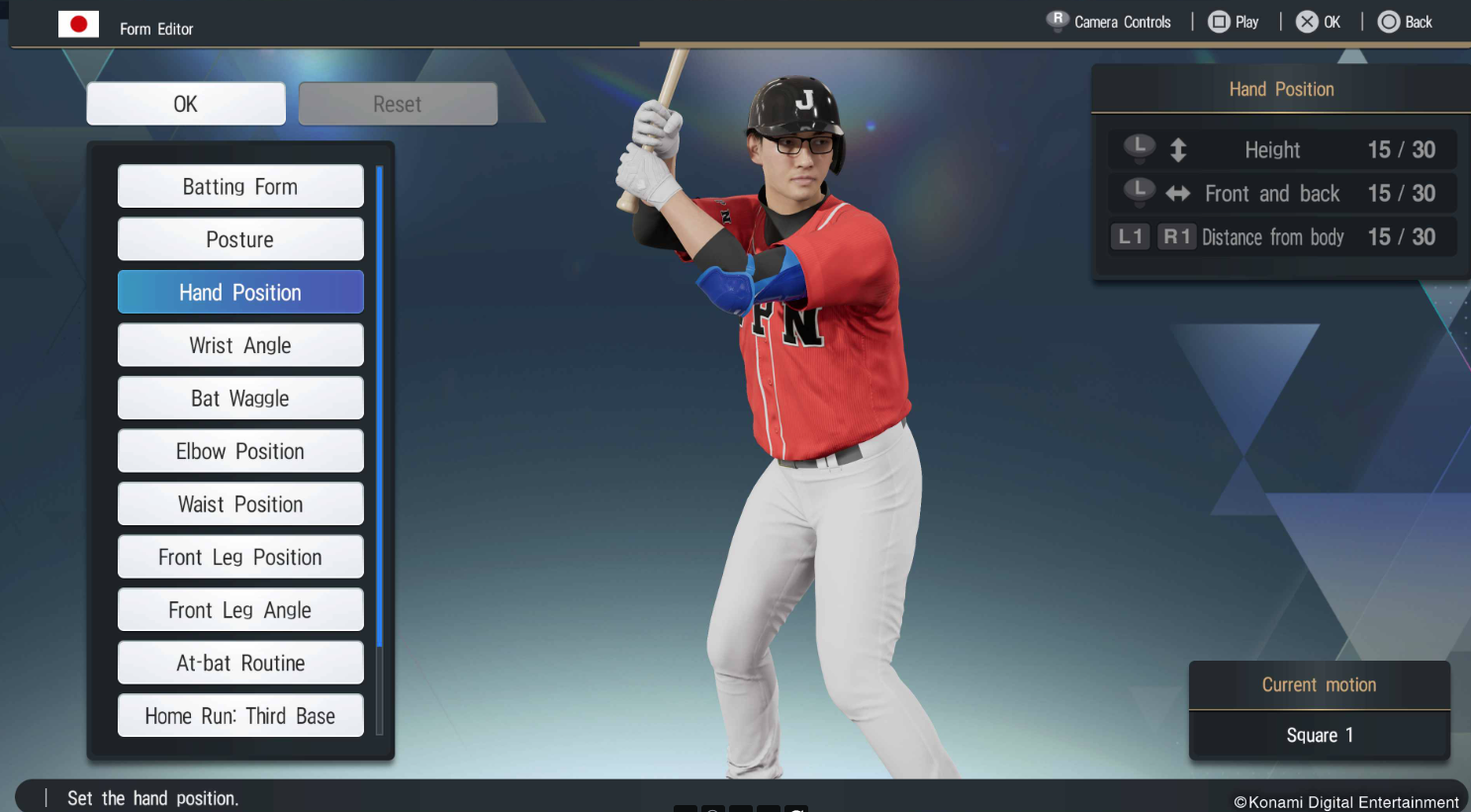Select the Posture option

pyautogui.click(x=240, y=239)
